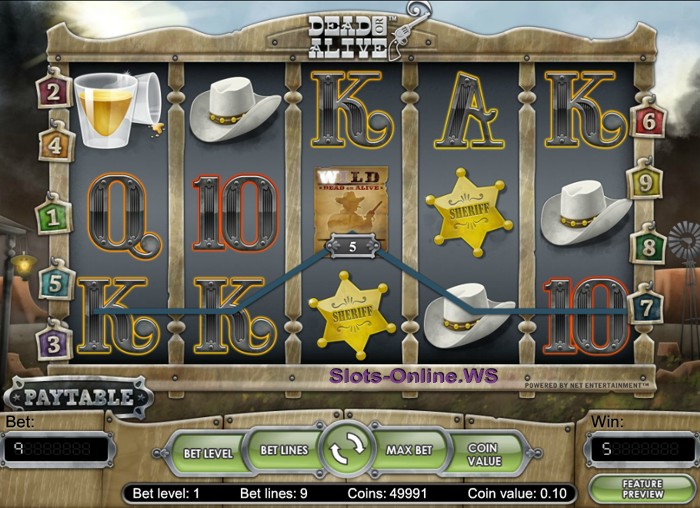700x508 pixels.
Task: Visit the Slots-Online.WS link
Action: tap(414, 376)
